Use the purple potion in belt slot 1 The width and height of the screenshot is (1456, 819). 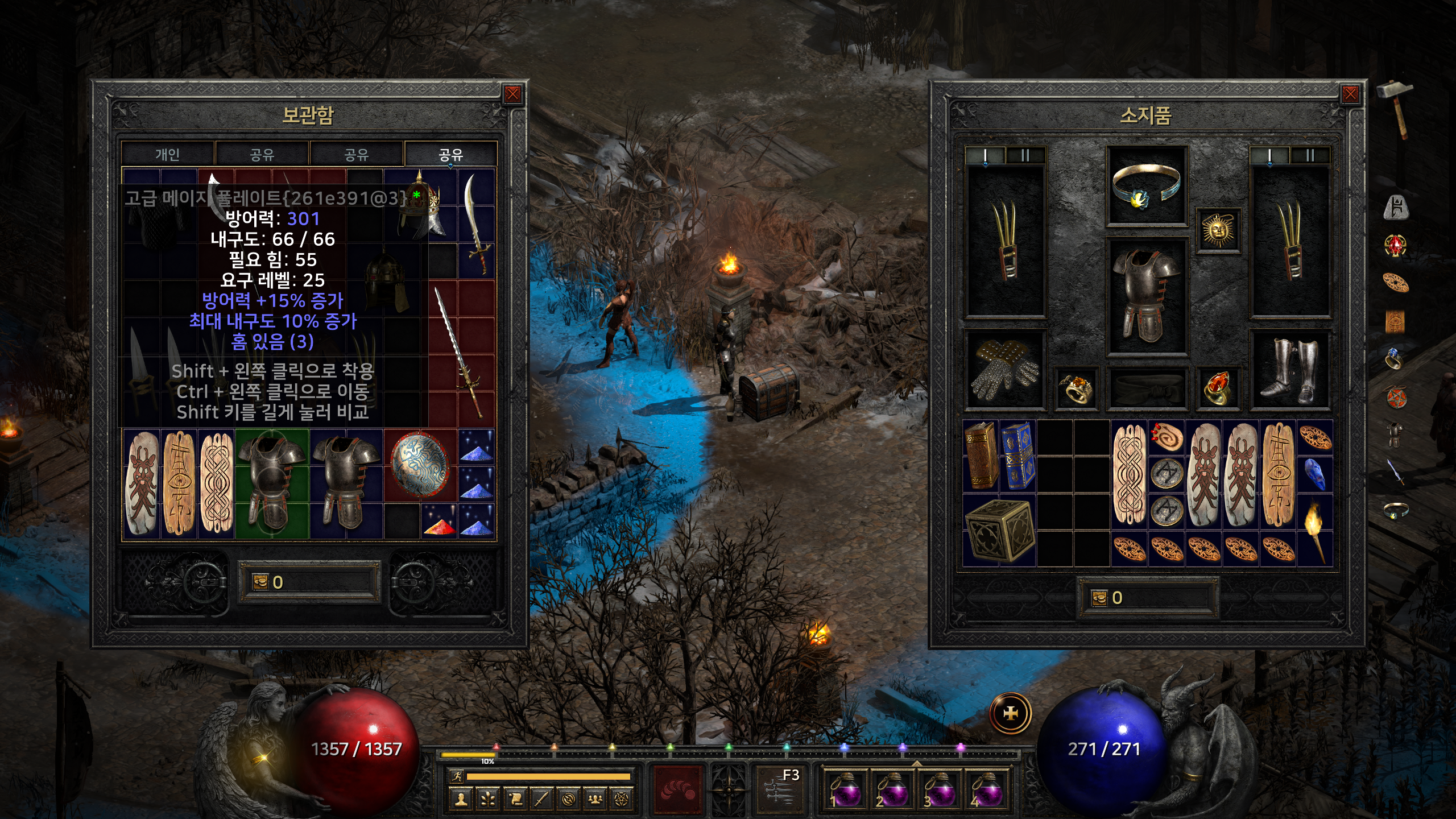(x=845, y=789)
